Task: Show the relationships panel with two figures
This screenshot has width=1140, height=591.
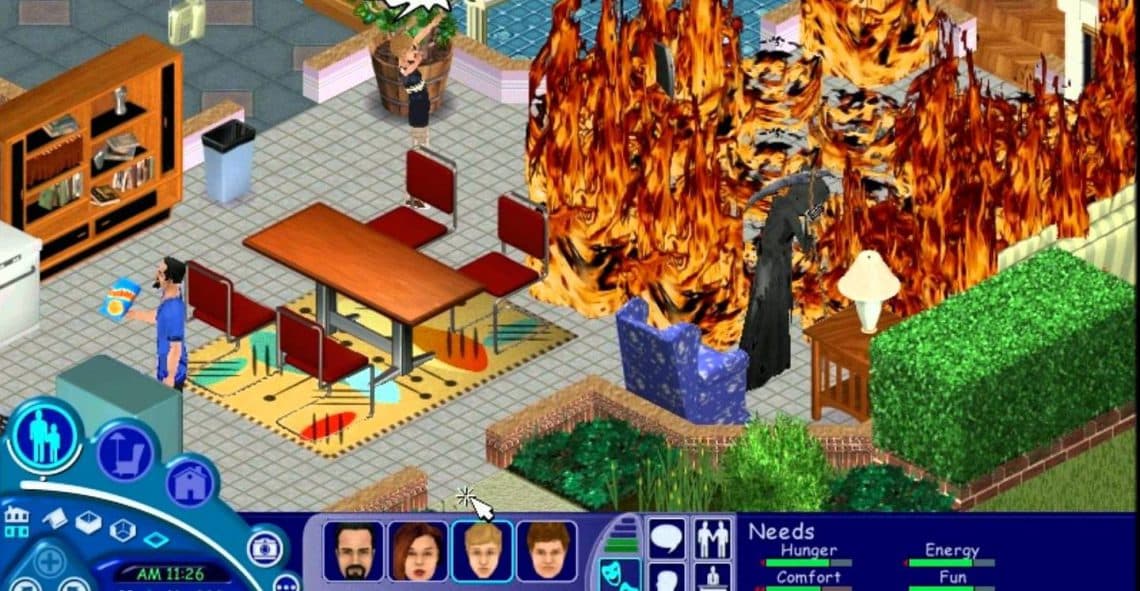Action: (x=713, y=539)
